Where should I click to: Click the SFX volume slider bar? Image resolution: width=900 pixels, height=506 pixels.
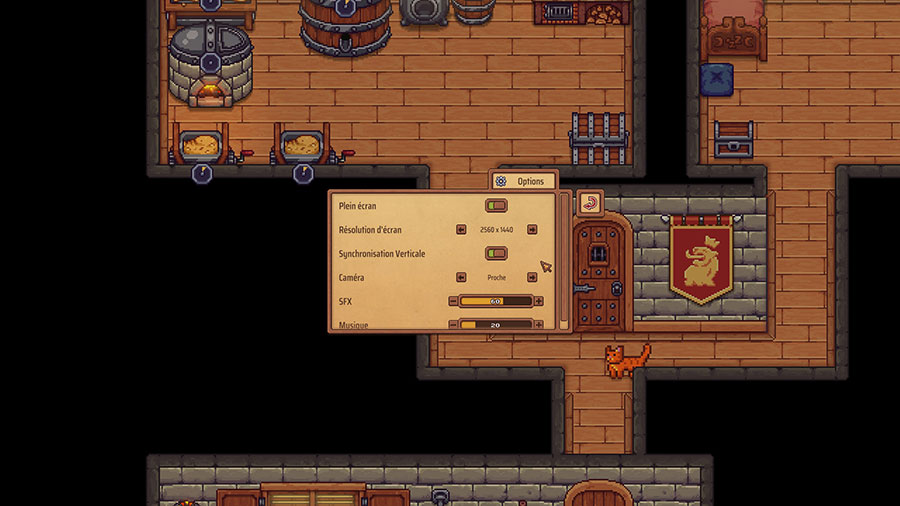496,301
